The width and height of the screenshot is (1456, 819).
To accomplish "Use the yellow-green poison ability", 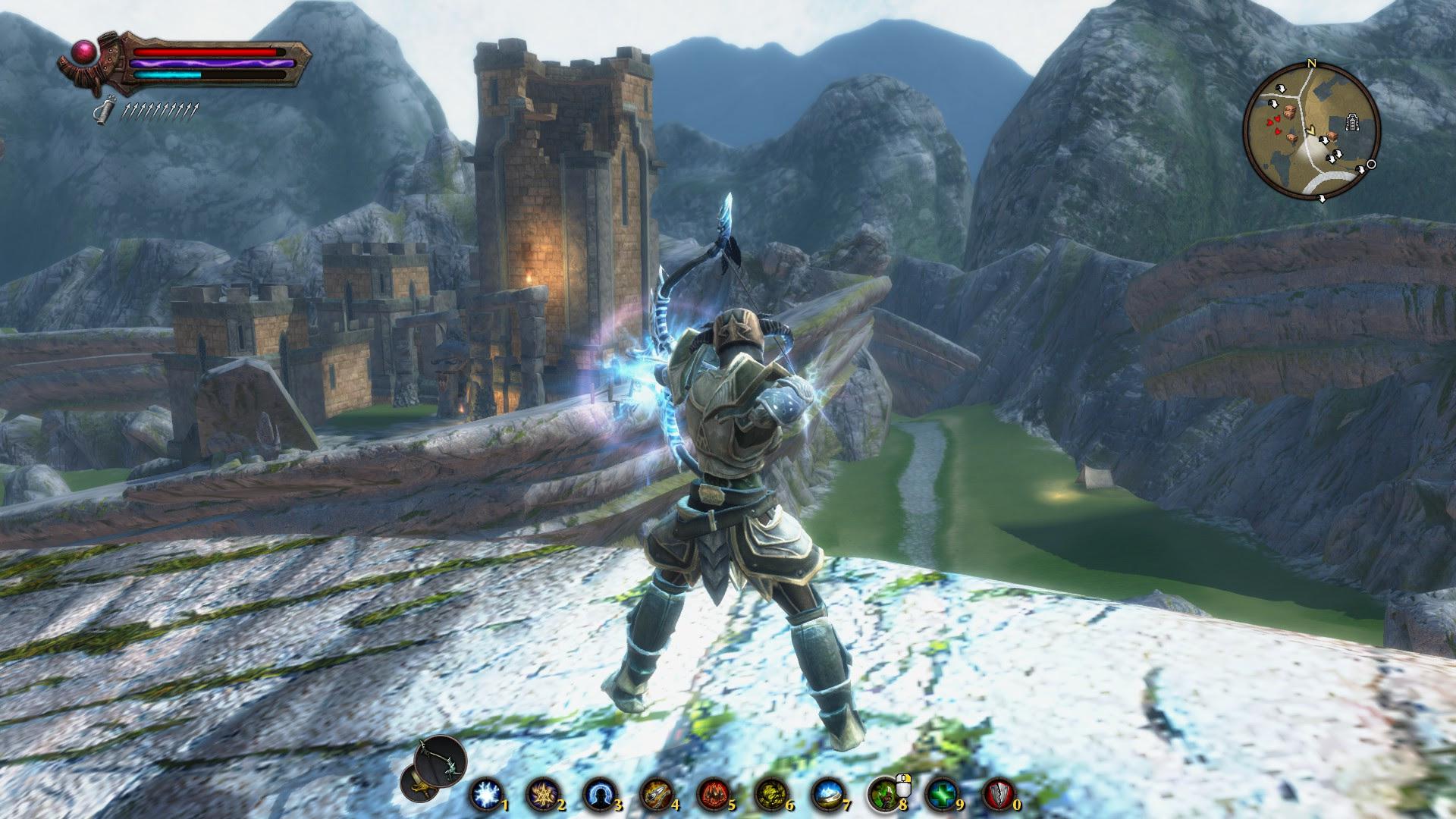I will pyautogui.click(x=768, y=795).
